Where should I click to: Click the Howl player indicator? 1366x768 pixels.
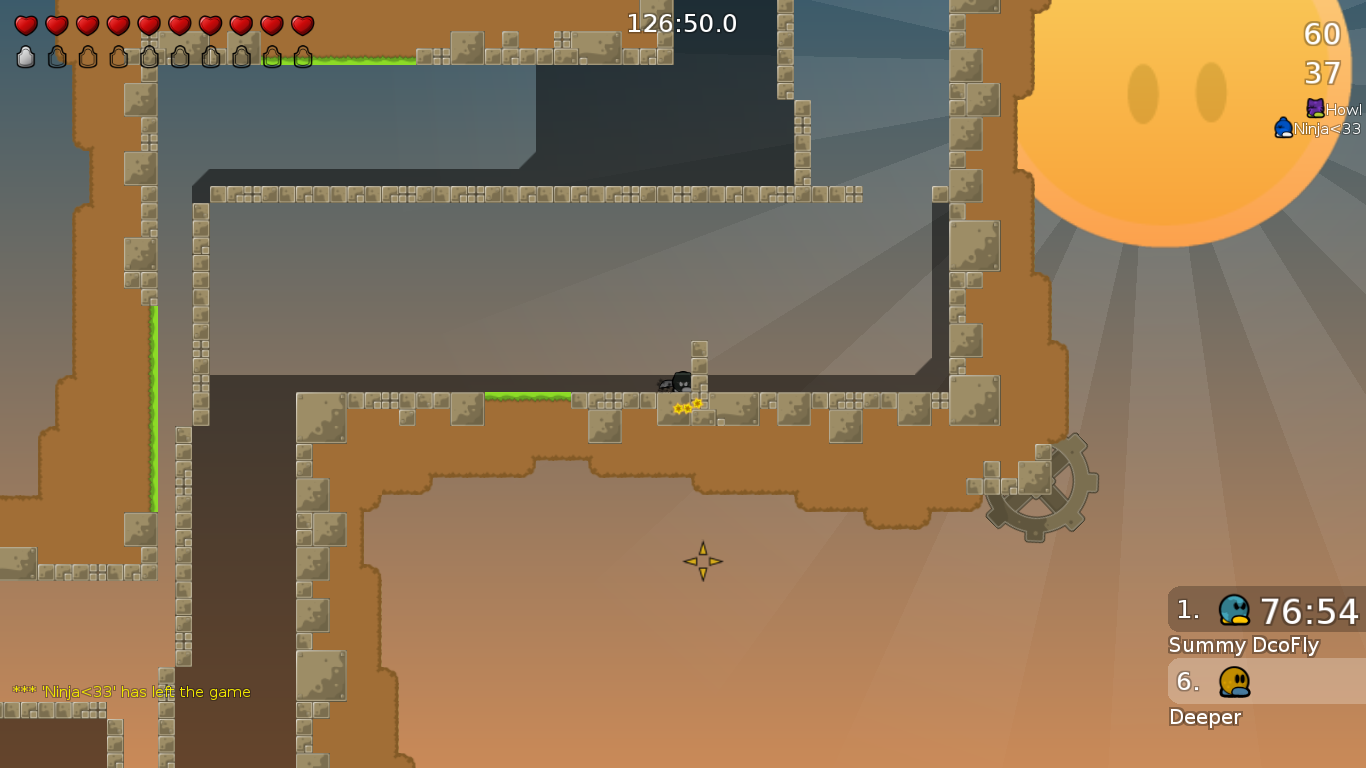tap(1334, 109)
